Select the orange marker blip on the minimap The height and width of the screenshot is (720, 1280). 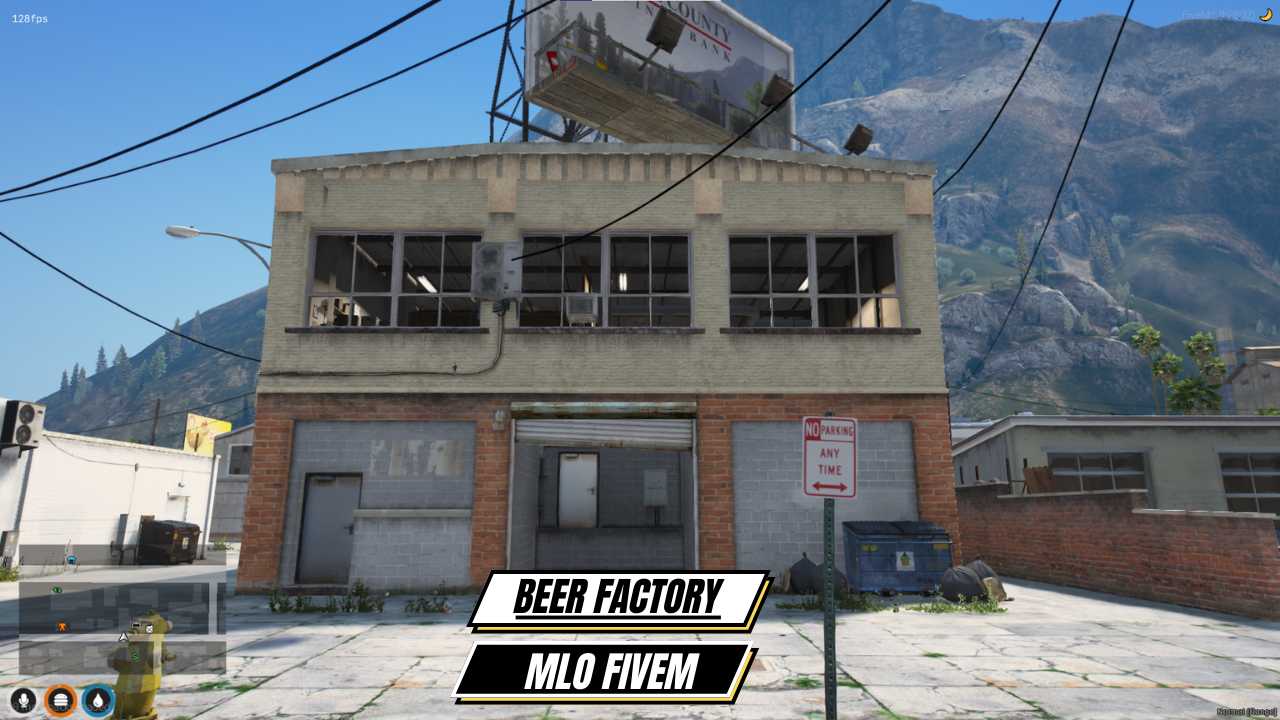click(63, 626)
